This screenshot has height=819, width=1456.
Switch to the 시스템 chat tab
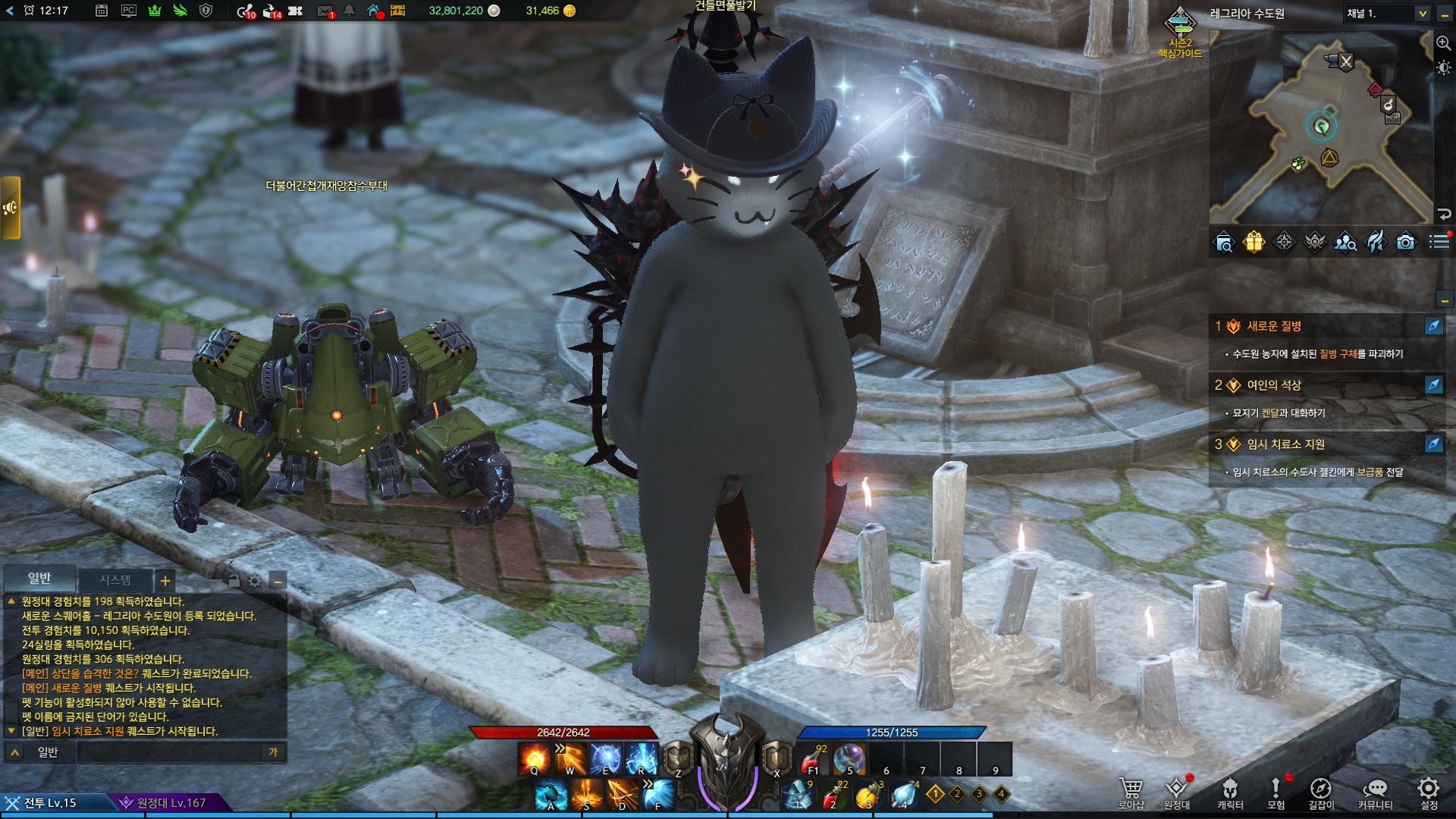115,580
